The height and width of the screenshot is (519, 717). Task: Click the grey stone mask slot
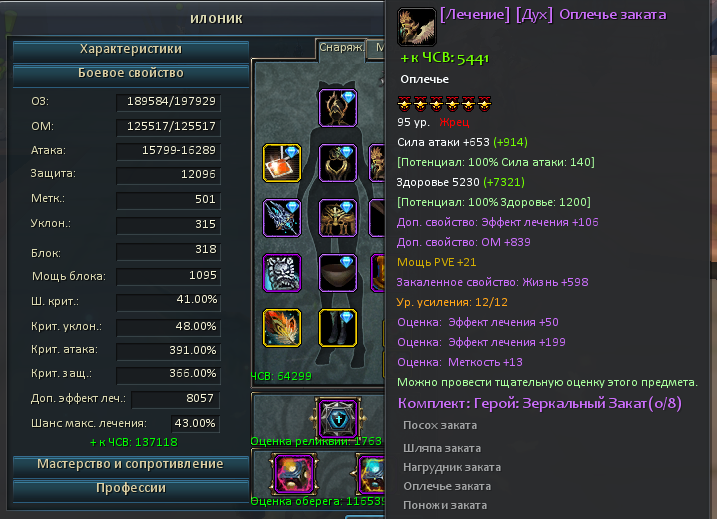pos(282,273)
